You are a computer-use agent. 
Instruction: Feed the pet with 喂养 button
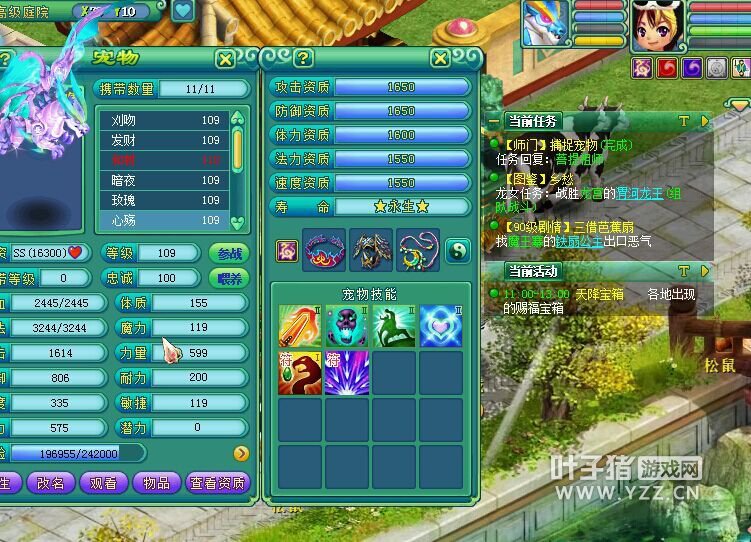pyautogui.click(x=228, y=278)
